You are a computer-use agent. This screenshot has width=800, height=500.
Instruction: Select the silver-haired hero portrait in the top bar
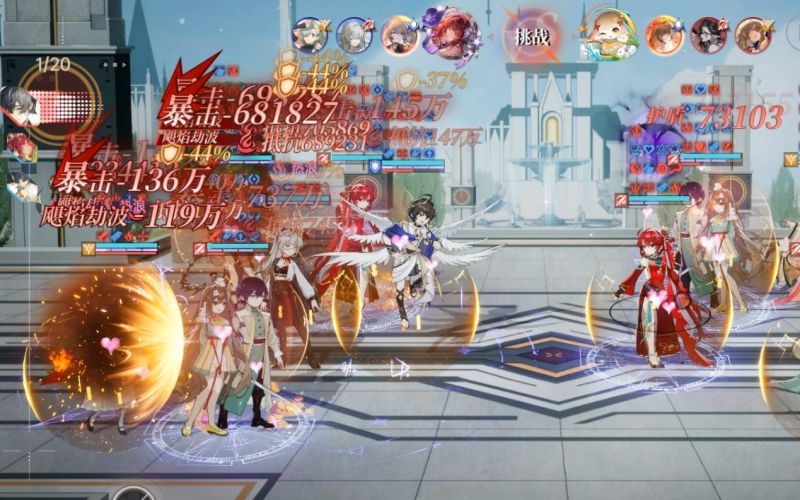(354, 35)
